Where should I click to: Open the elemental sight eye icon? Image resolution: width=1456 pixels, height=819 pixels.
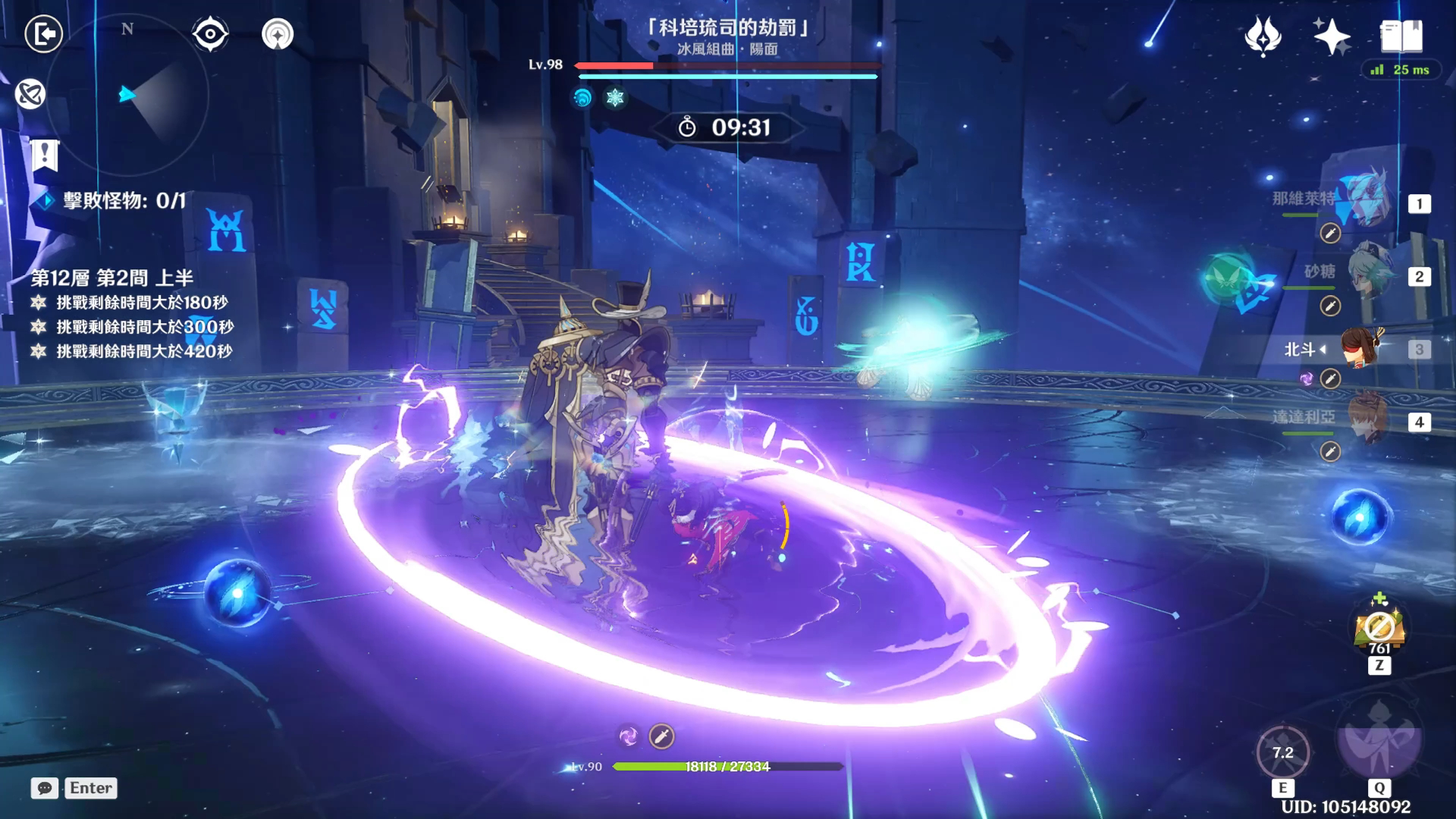point(210,34)
